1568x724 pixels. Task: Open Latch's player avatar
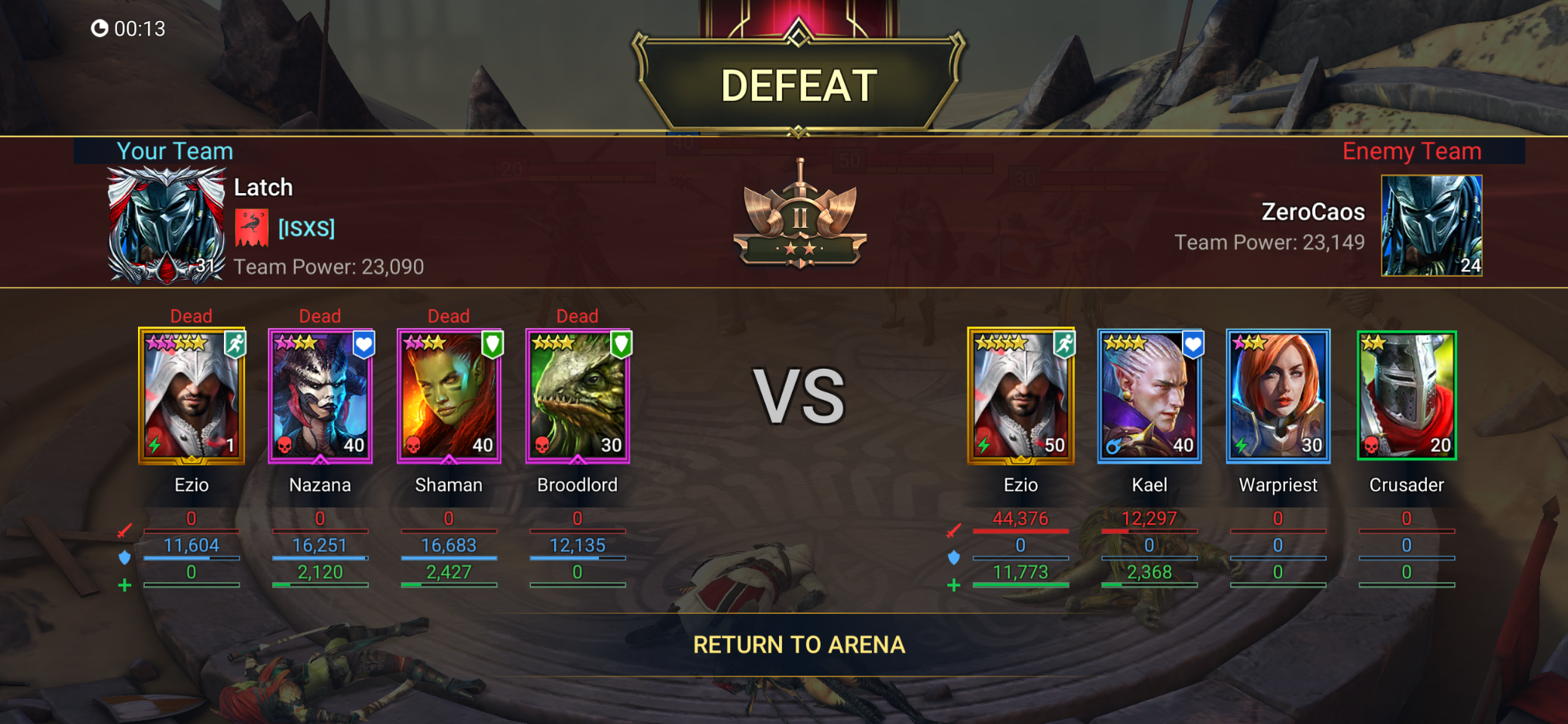coord(166,225)
